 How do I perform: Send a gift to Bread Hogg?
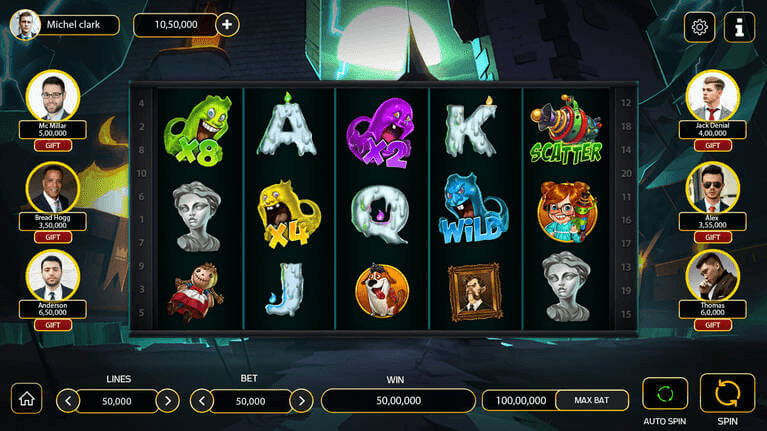[53, 237]
